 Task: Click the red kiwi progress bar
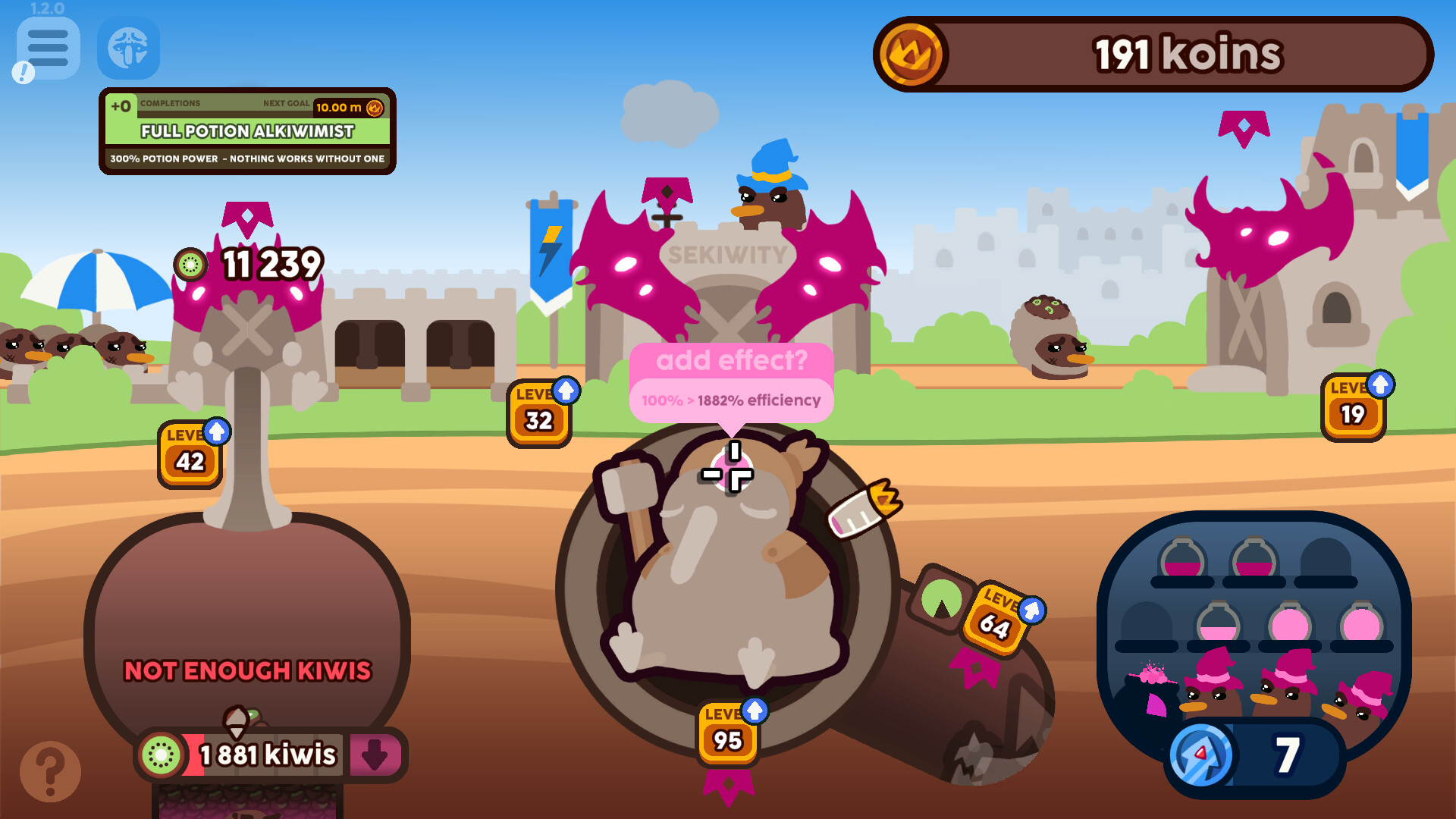click(x=192, y=754)
